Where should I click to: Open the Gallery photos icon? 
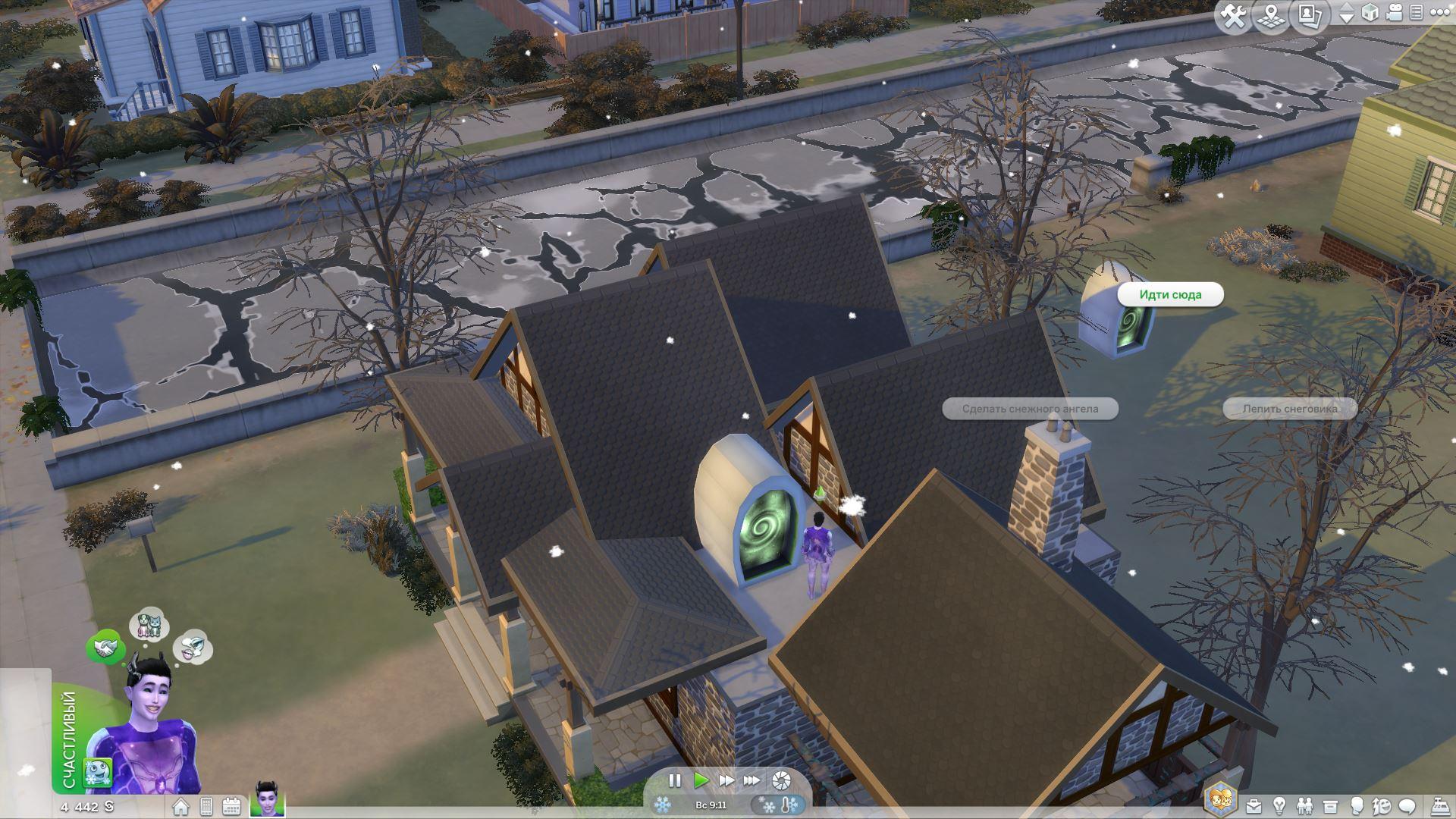[1310, 16]
